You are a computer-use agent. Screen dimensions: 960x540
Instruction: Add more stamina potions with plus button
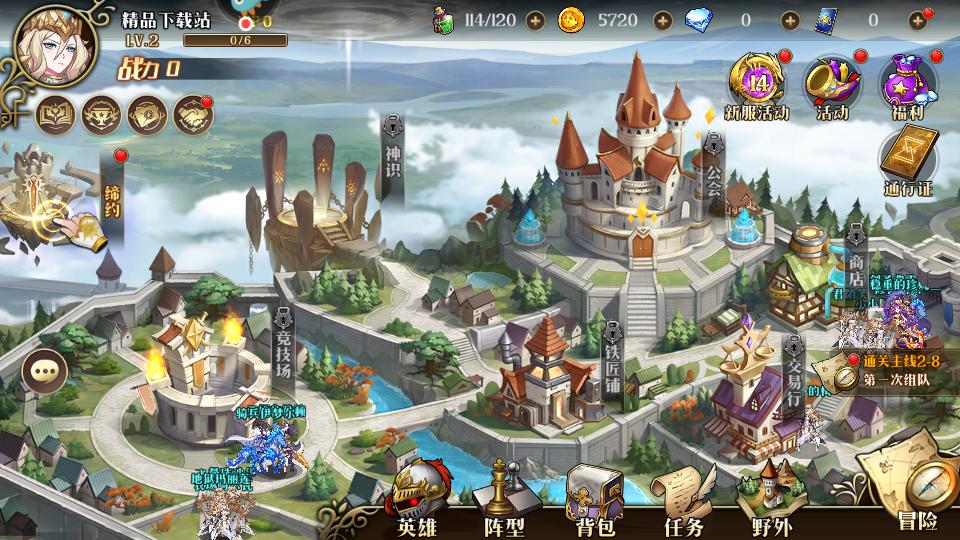point(536,20)
